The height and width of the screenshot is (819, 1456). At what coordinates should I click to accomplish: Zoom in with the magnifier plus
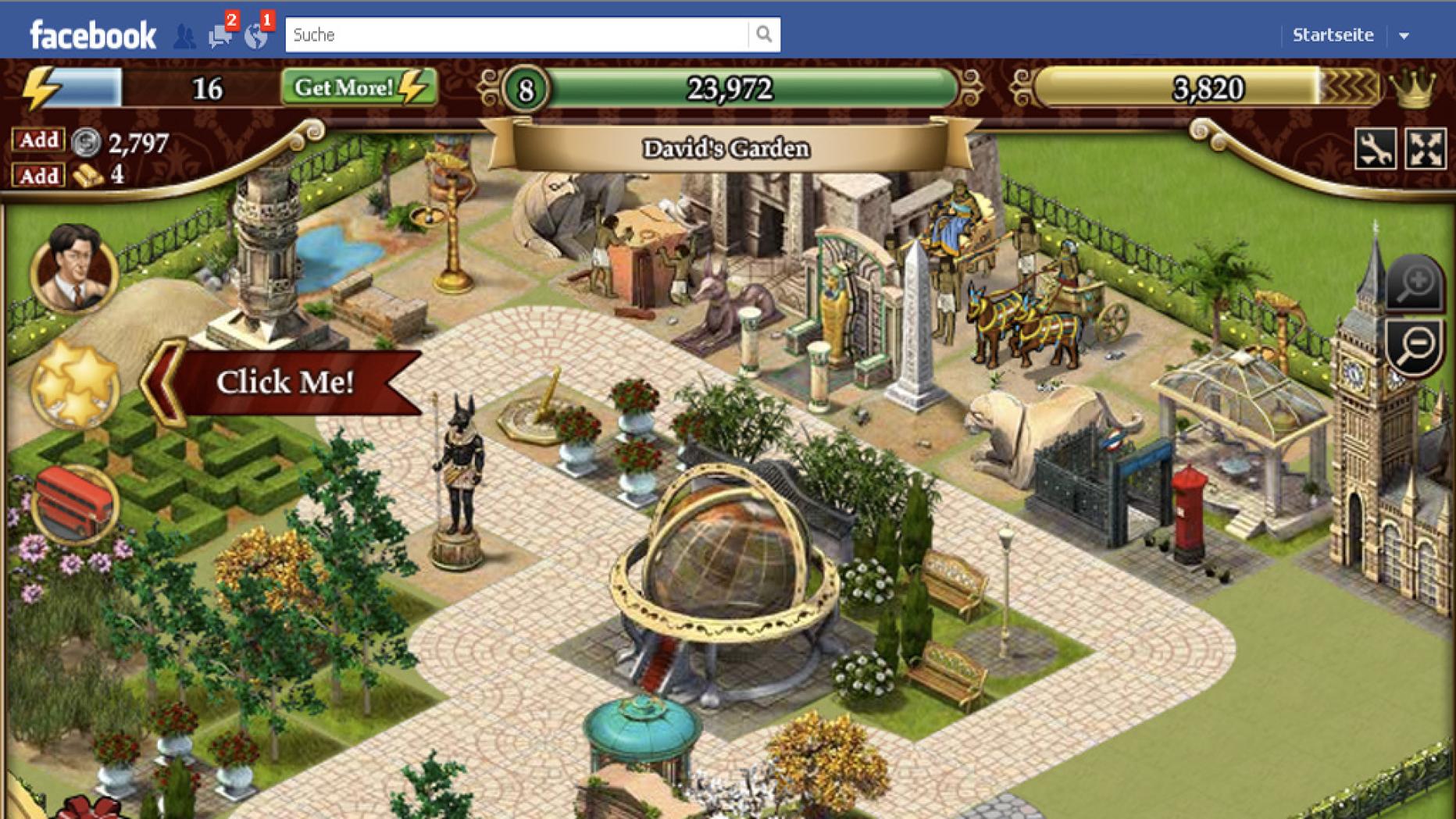pyautogui.click(x=1415, y=283)
